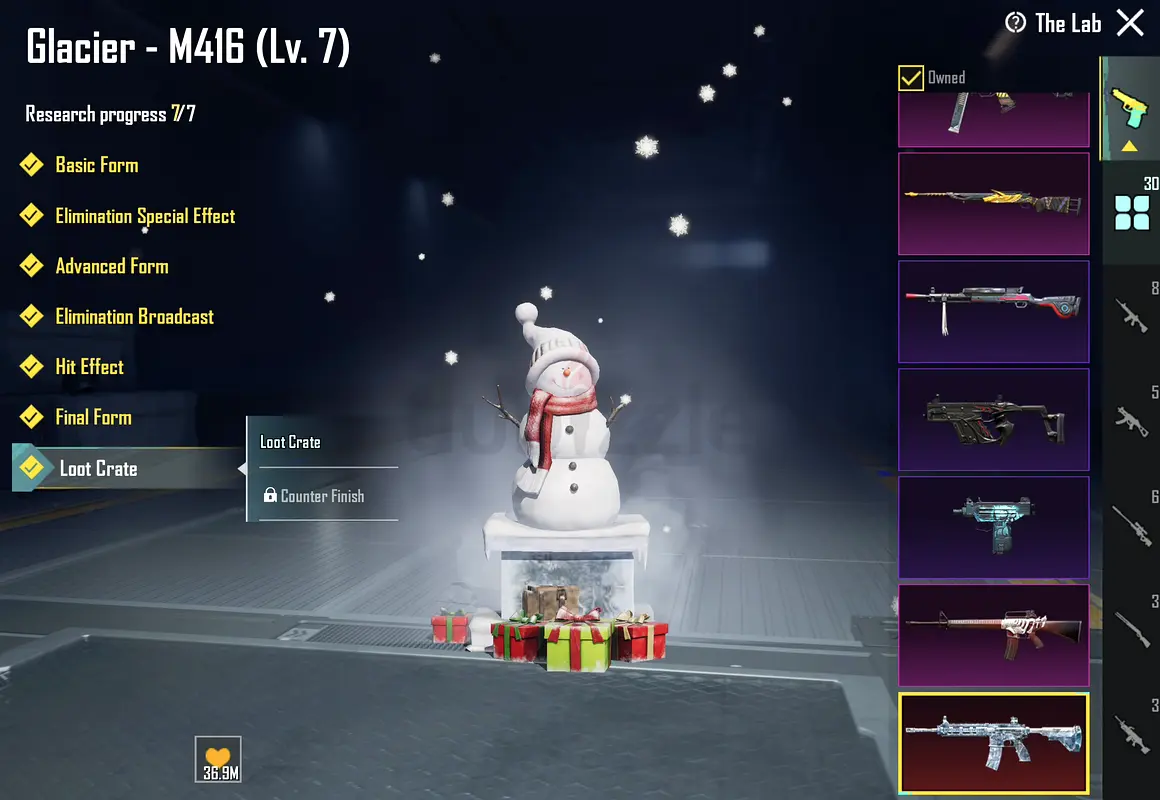
Task: Pick the teal Uzi skin
Action: (993, 527)
